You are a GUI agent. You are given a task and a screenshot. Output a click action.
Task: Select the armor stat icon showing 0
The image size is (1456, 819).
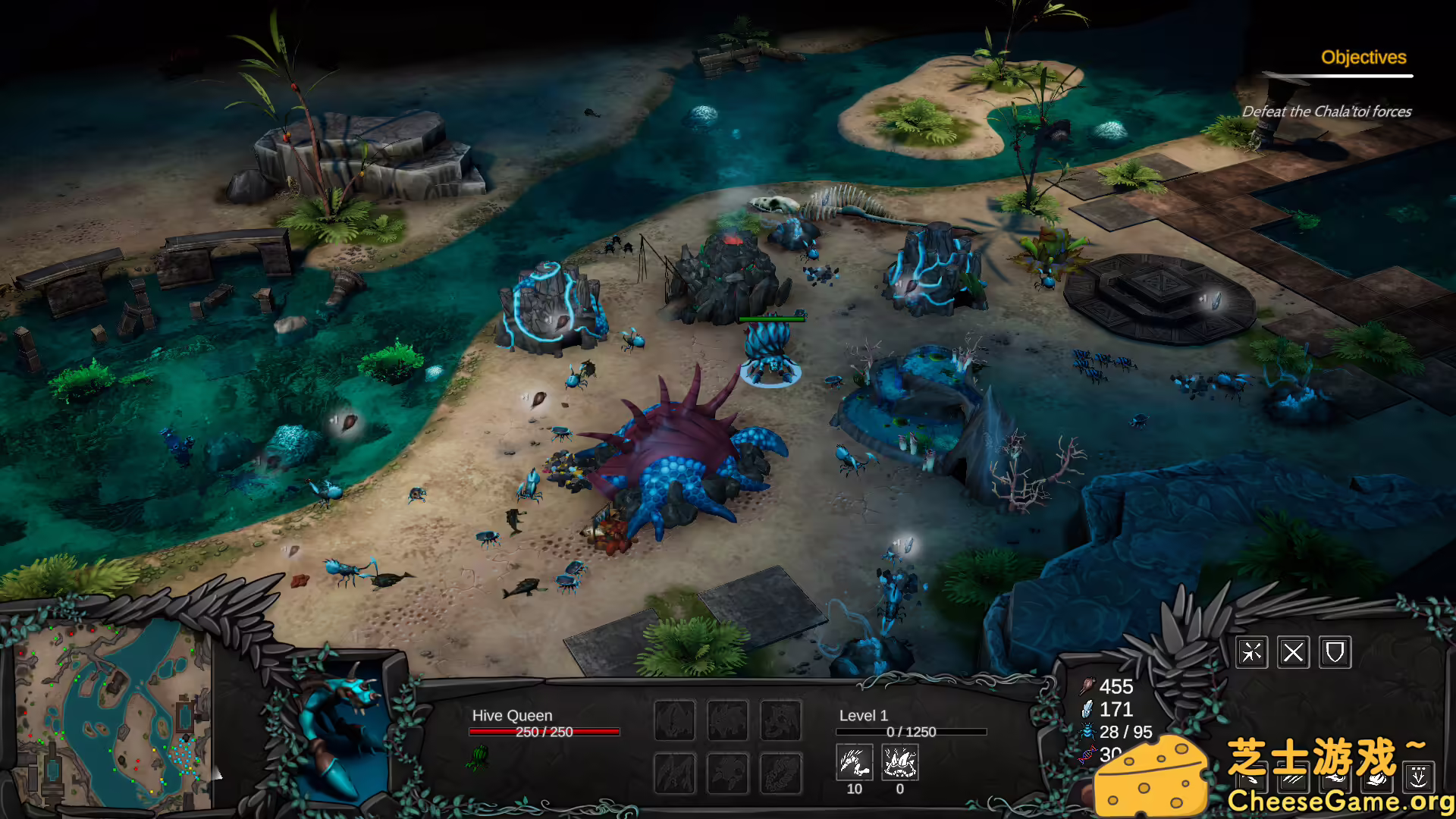[x=900, y=762]
